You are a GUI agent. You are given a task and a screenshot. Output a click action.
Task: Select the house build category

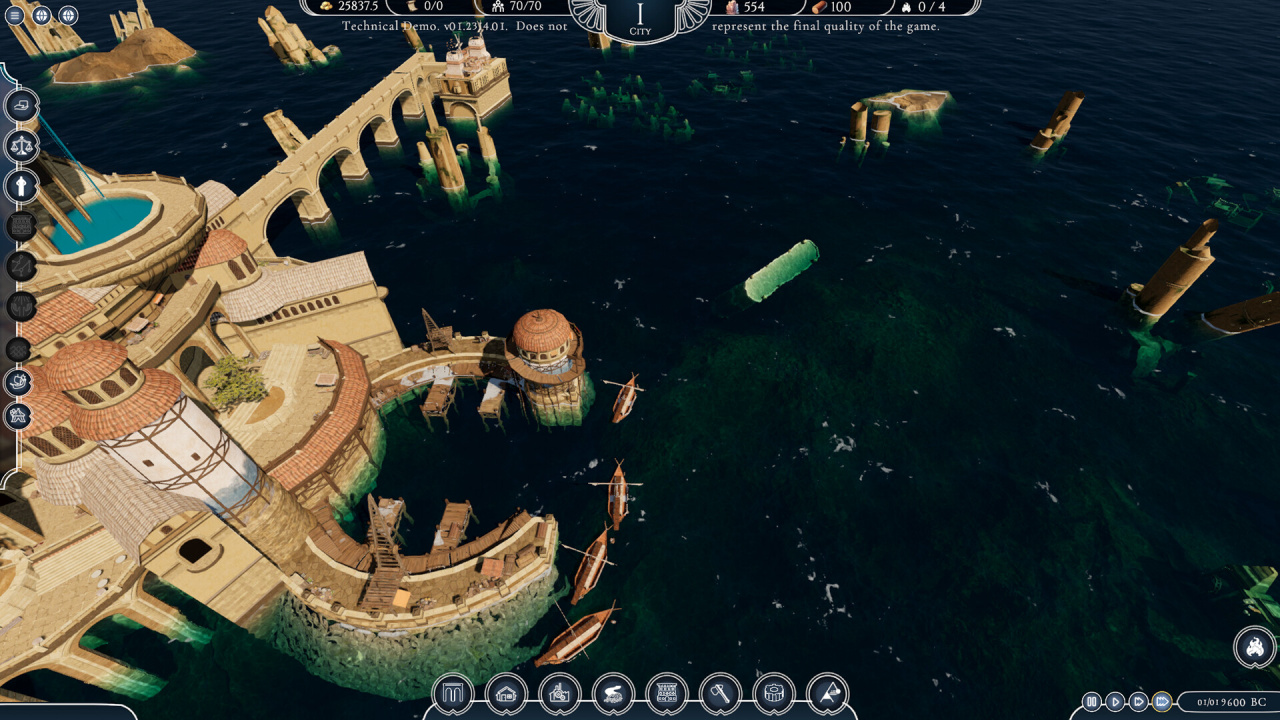coord(506,693)
